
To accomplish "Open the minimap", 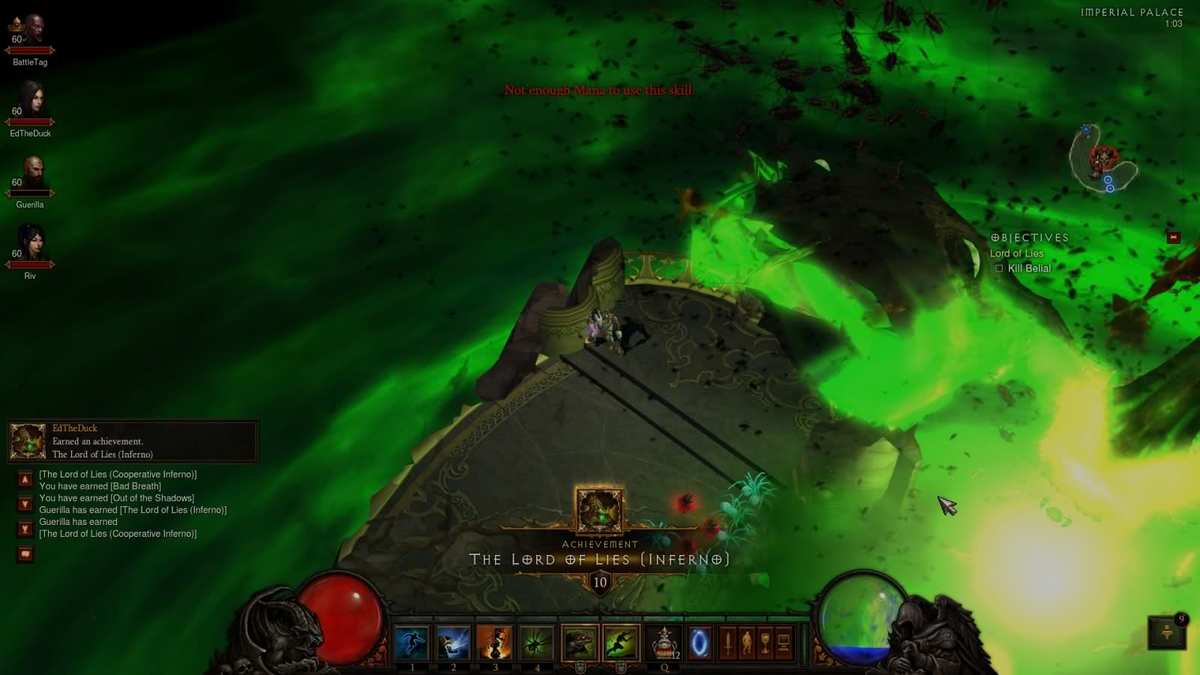I will [1102, 160].
